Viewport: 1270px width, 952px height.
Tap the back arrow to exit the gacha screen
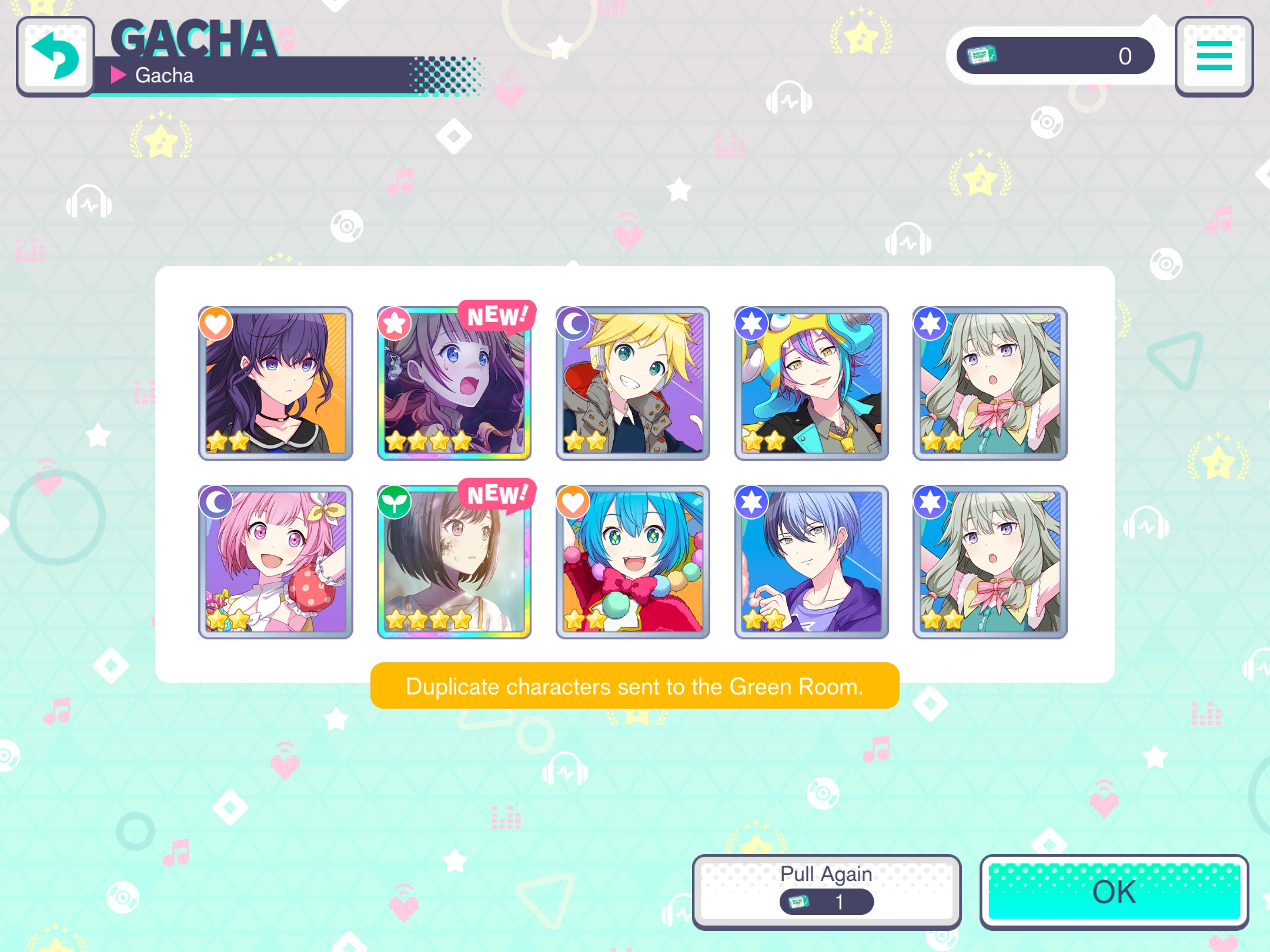tap(56, 56)
